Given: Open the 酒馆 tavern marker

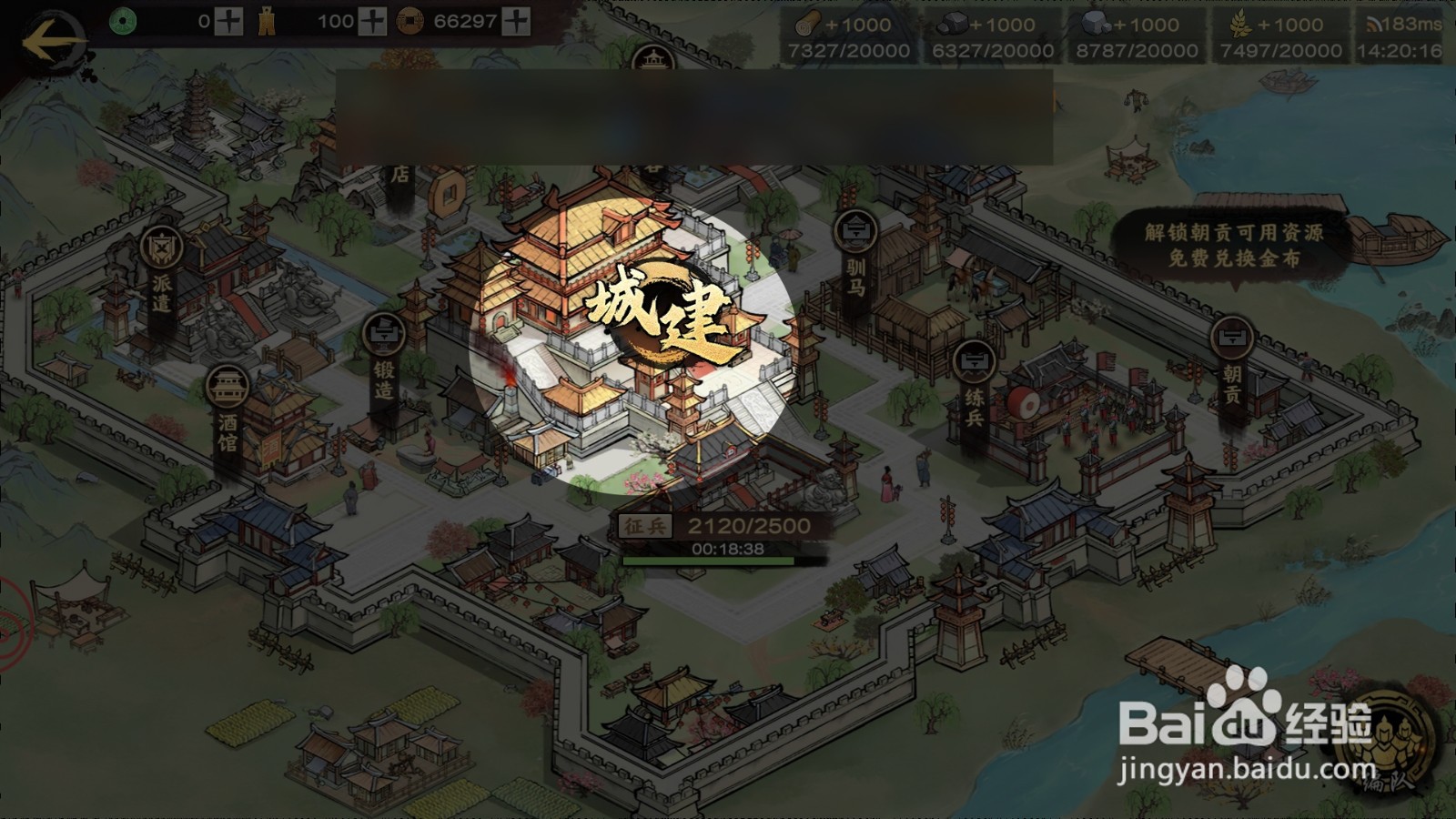Looking at the screenshot, I should tap(227, 409).
